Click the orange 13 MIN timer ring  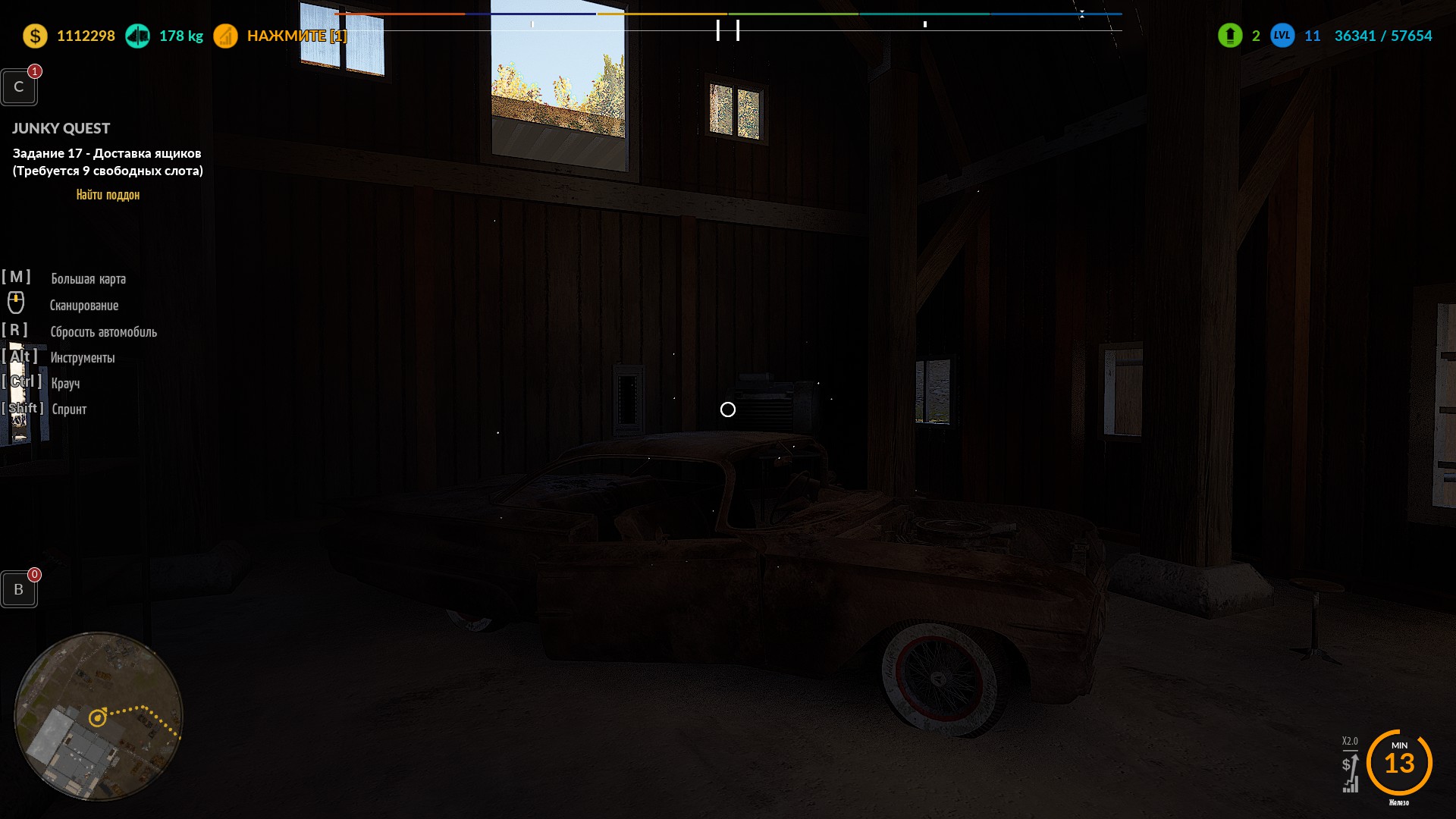click(1399, 762)
